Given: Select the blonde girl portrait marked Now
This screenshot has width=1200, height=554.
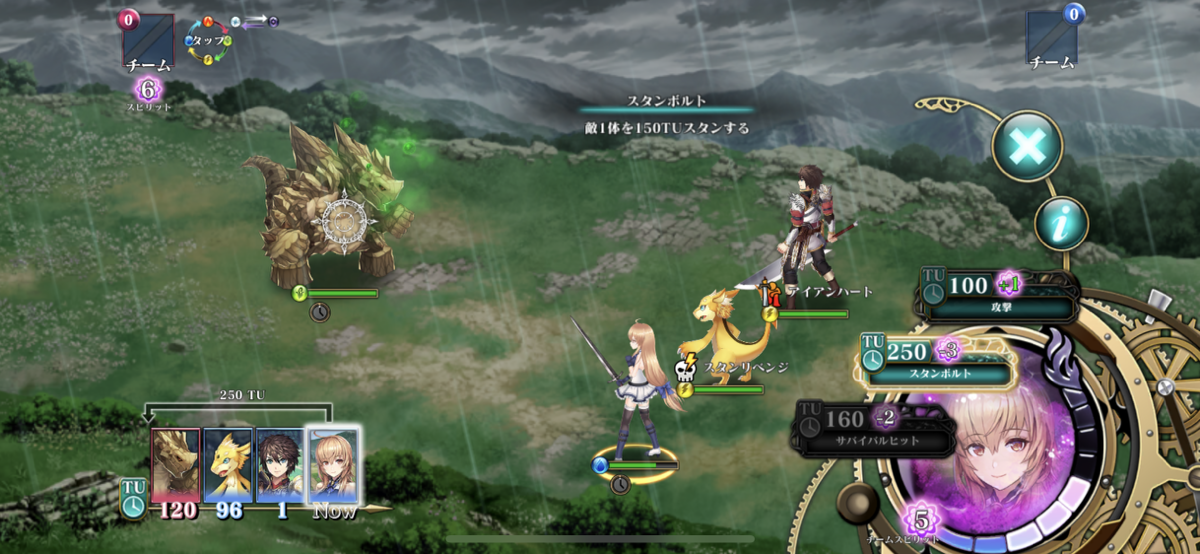Looking at the screenshot, I should [333, 464].
